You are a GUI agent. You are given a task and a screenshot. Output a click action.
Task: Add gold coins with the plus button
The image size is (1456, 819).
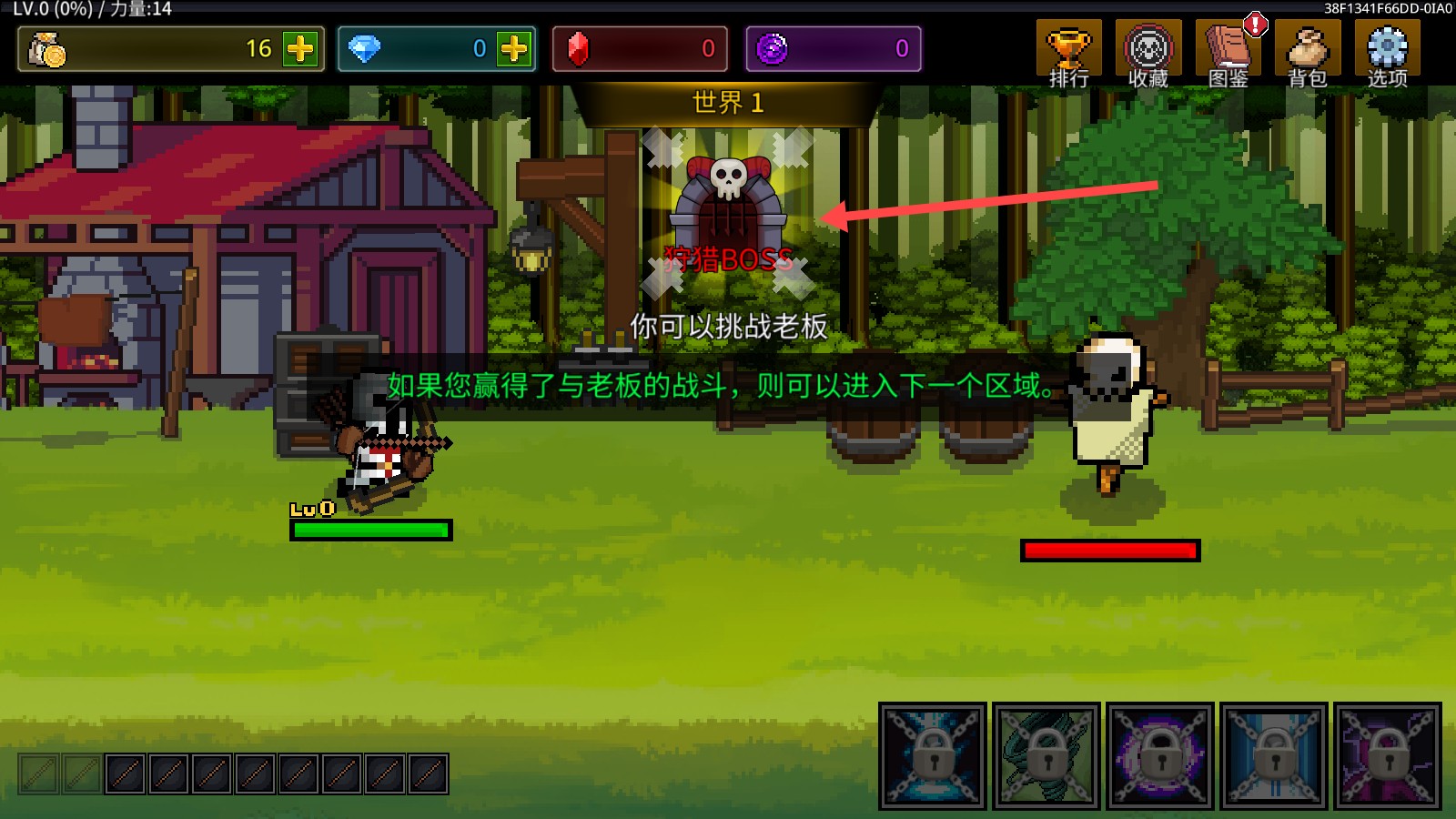tap(300, 48)
